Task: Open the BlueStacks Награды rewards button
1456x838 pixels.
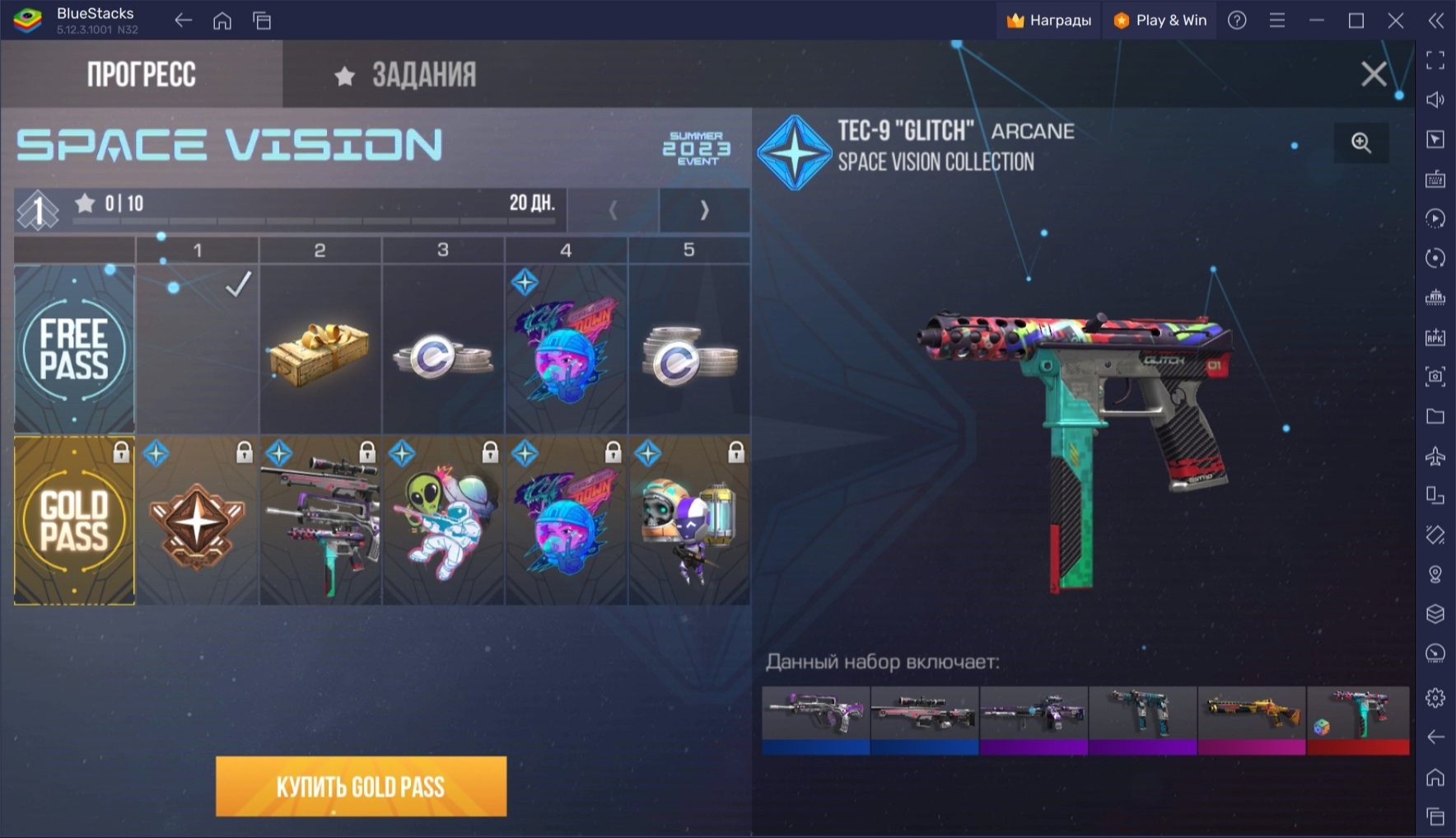Action: pos(1049,21)
